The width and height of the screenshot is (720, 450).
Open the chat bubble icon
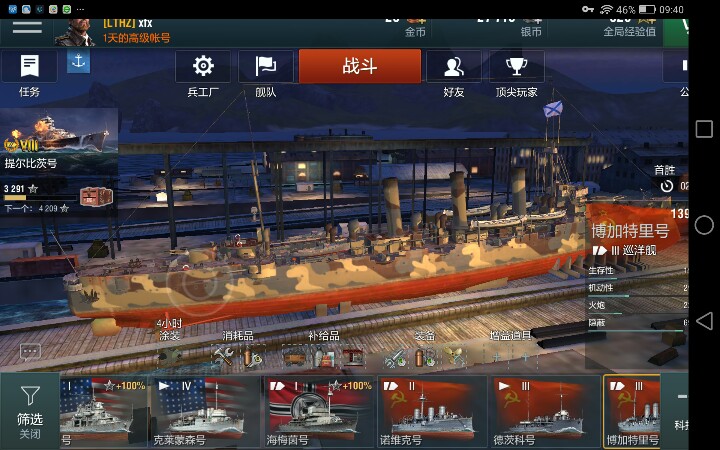click(30, 352)
